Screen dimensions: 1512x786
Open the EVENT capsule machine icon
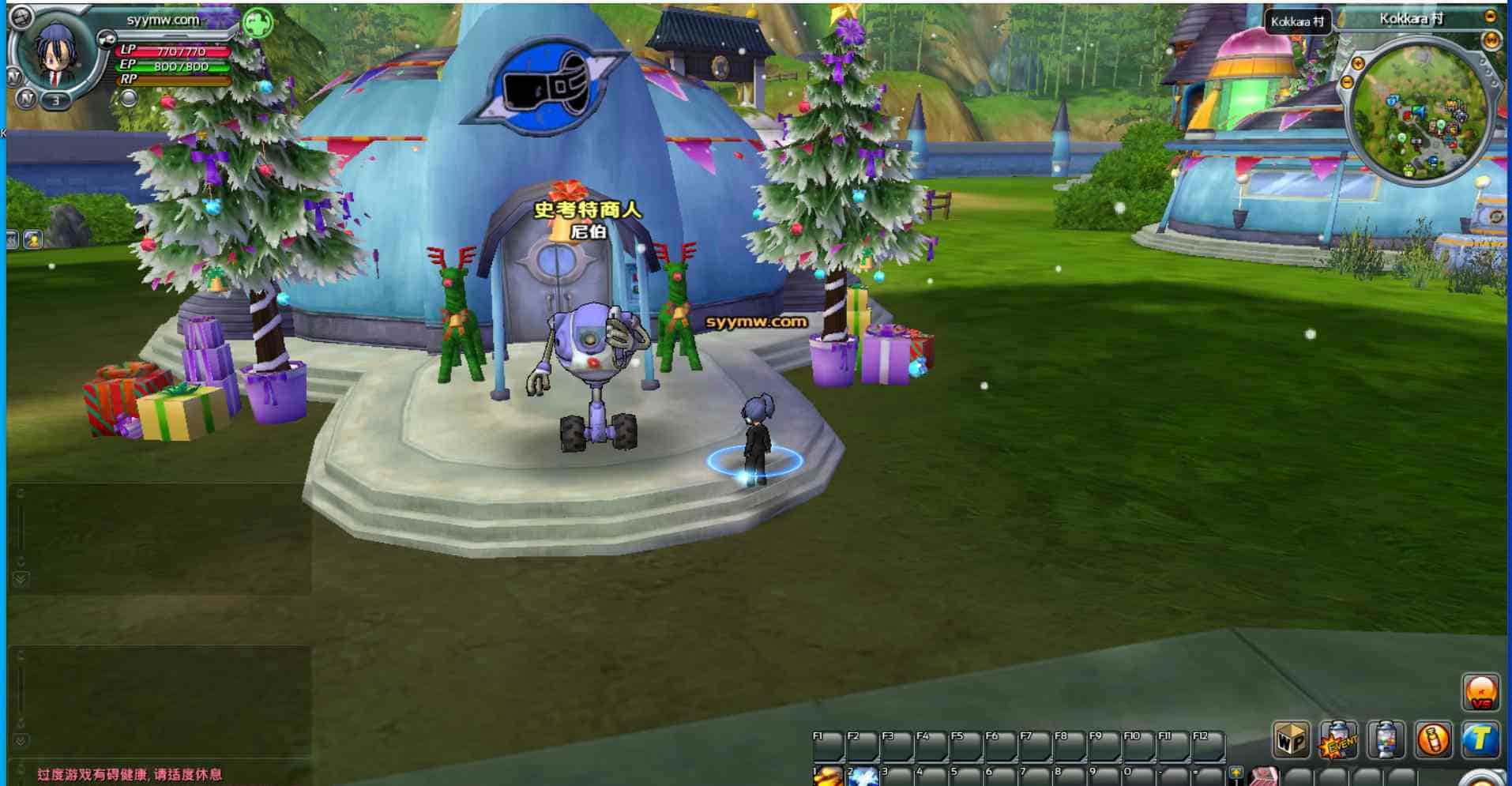coord(1338,739)
